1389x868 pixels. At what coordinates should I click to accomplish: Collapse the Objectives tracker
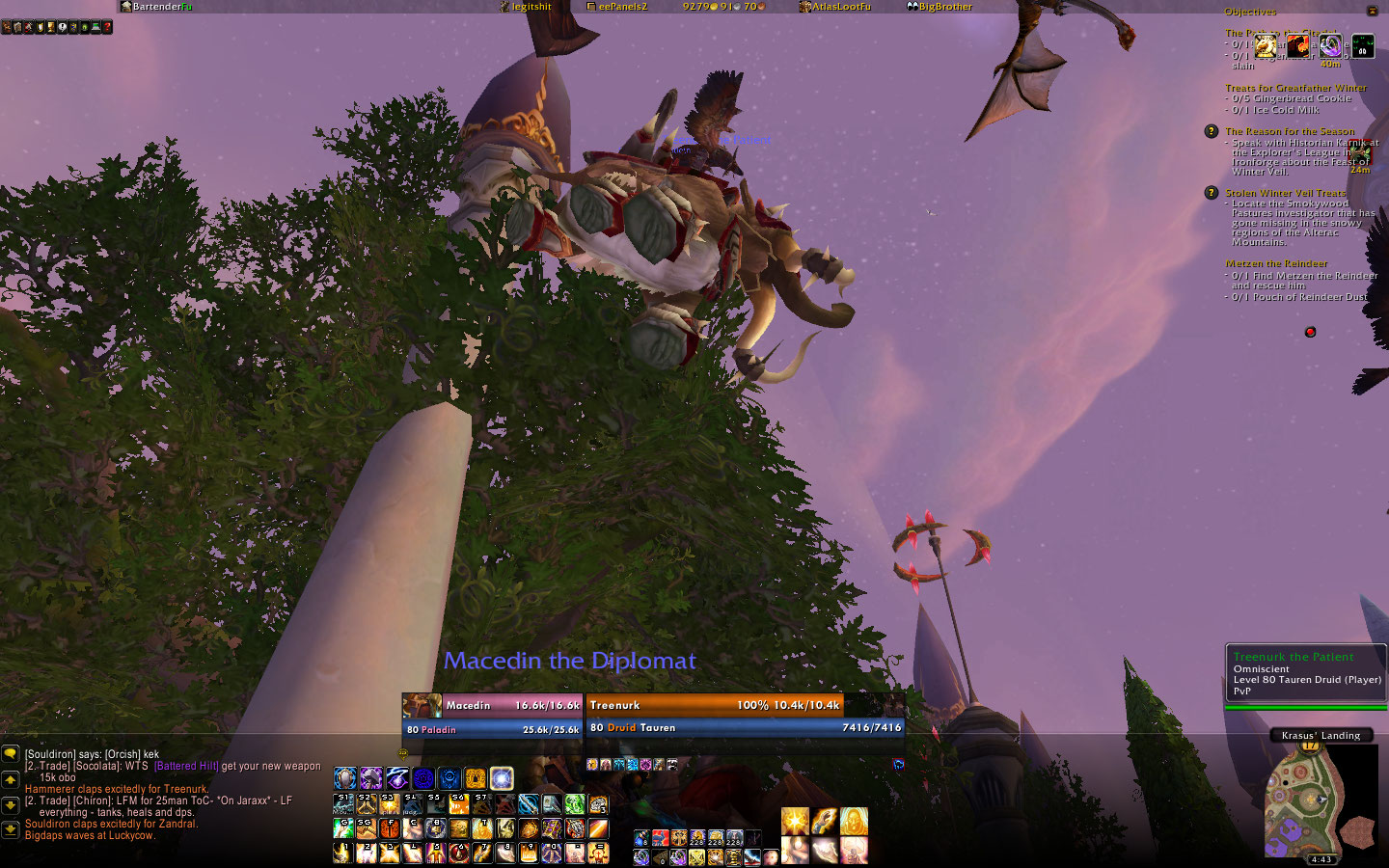(x=1372, y=11)
